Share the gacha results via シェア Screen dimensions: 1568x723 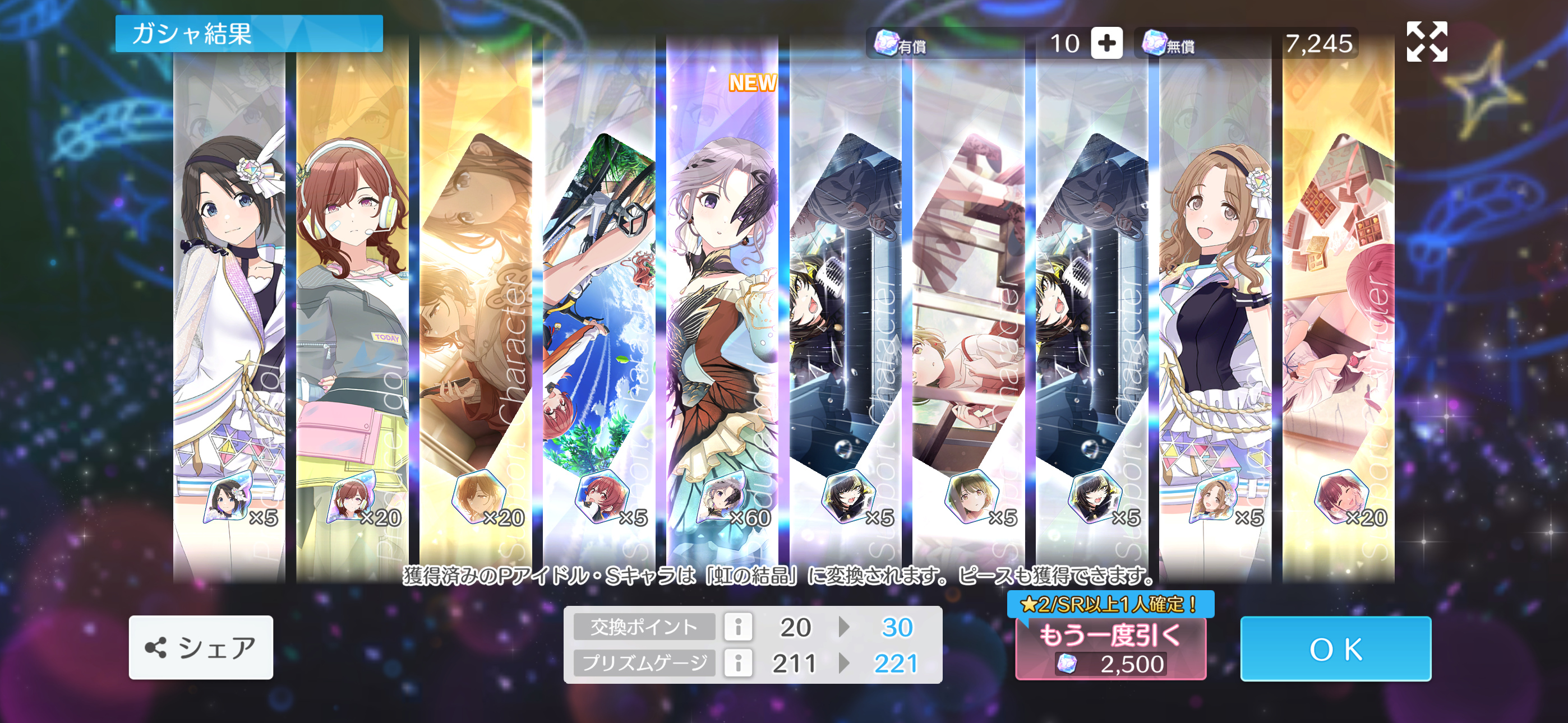(x=201, y=647)
